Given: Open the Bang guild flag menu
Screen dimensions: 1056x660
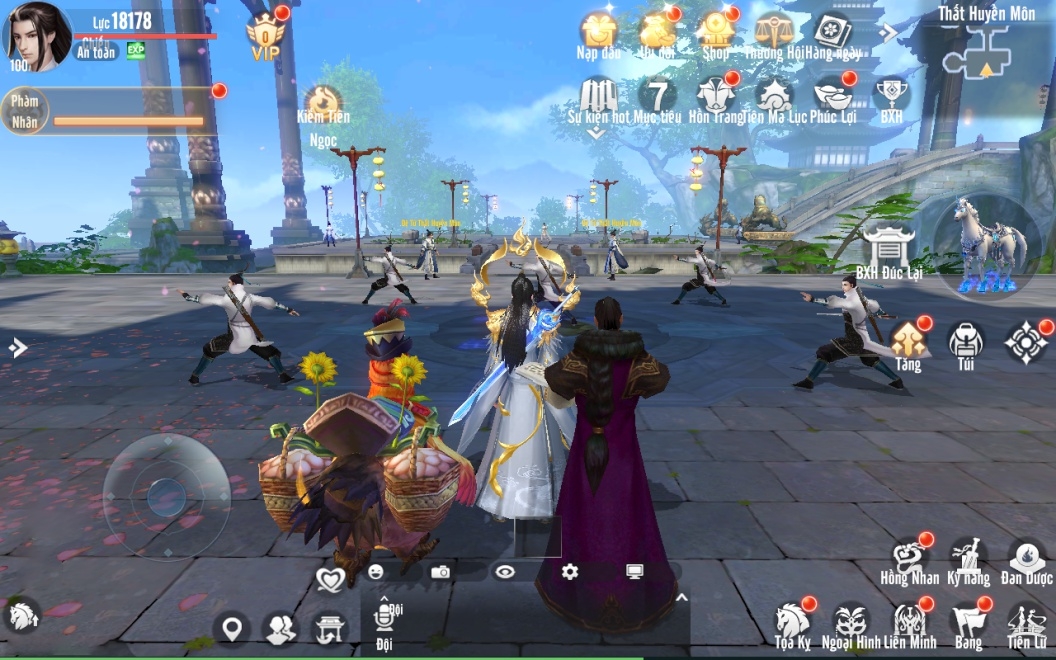Looking at the screenshot, I should (x=967, y=621).
